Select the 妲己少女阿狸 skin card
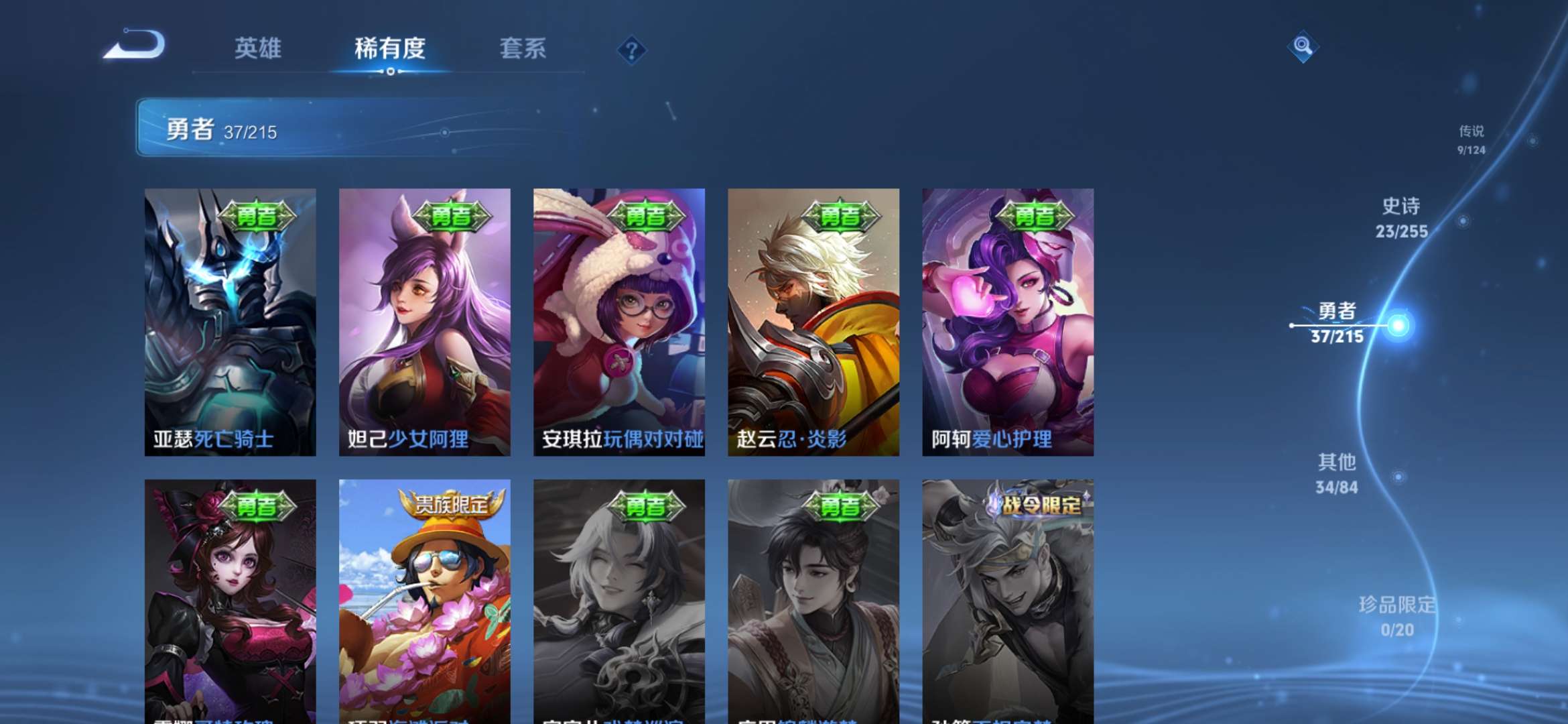 click(x=424, y=322)
